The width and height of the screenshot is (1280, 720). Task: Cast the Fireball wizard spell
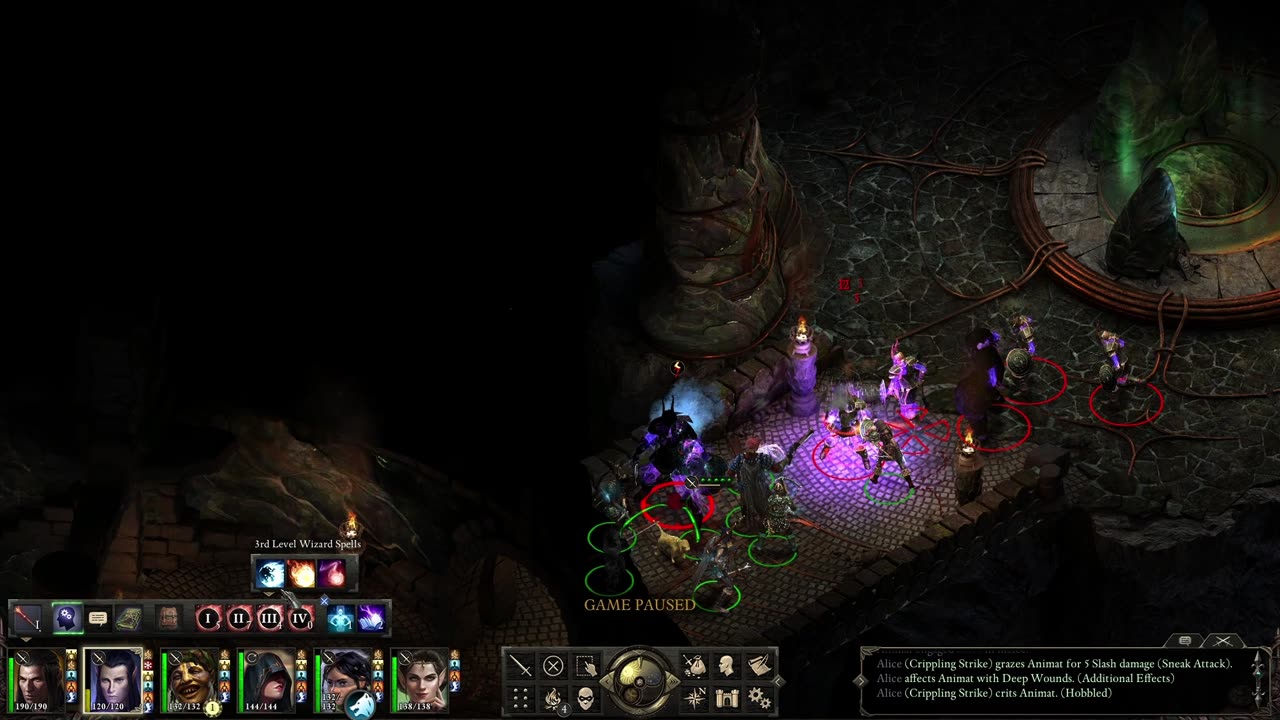[301, 574]
